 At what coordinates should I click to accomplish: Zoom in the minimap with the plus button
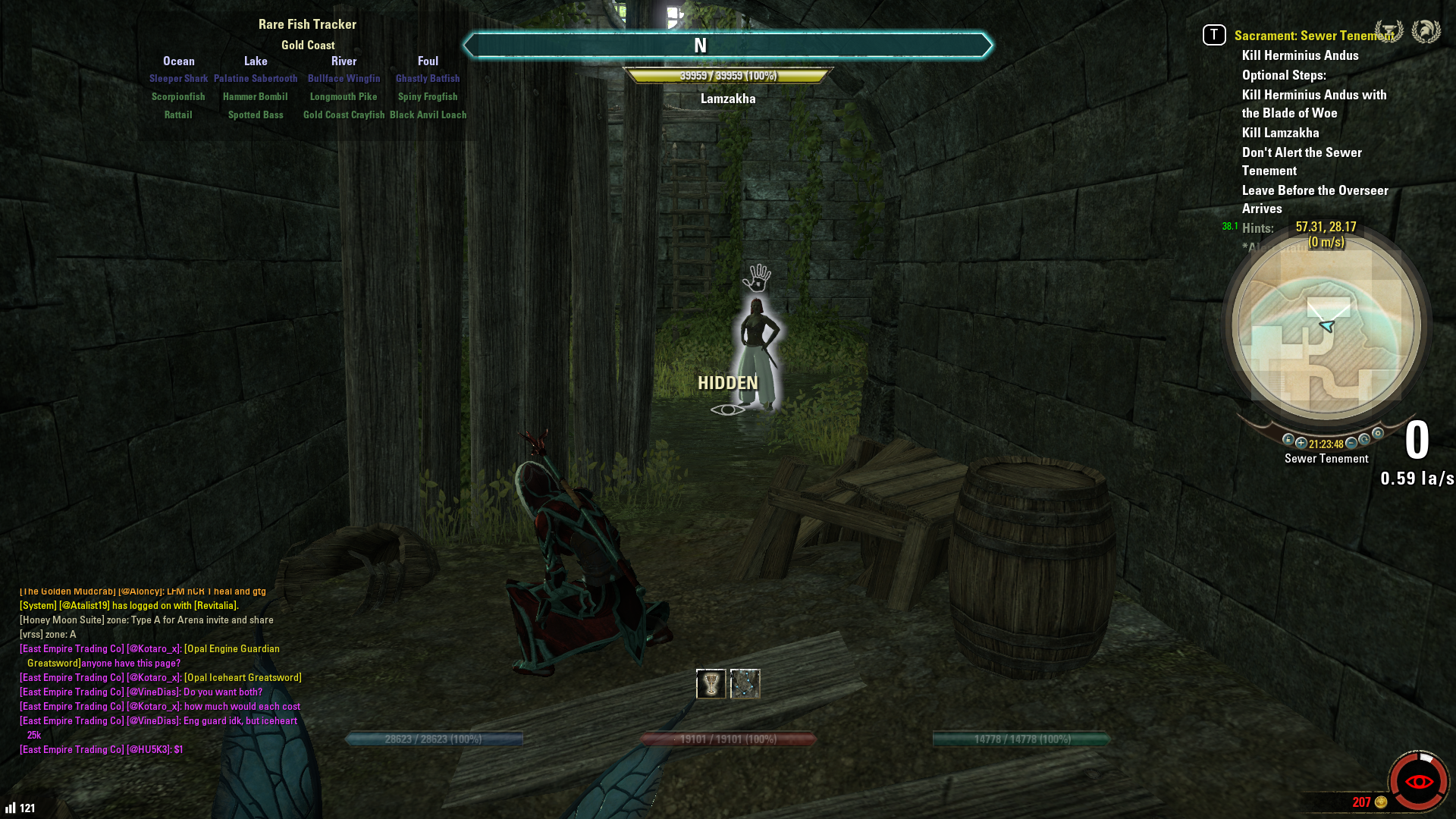pyautogui.click(x=1301, y=443)
